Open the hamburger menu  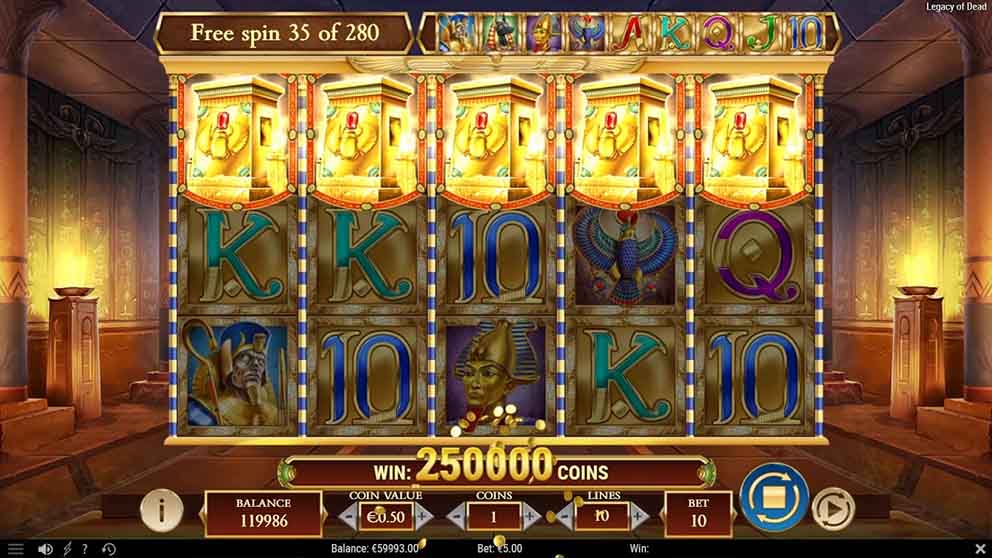pyautogui.click(x=15, y=549)
